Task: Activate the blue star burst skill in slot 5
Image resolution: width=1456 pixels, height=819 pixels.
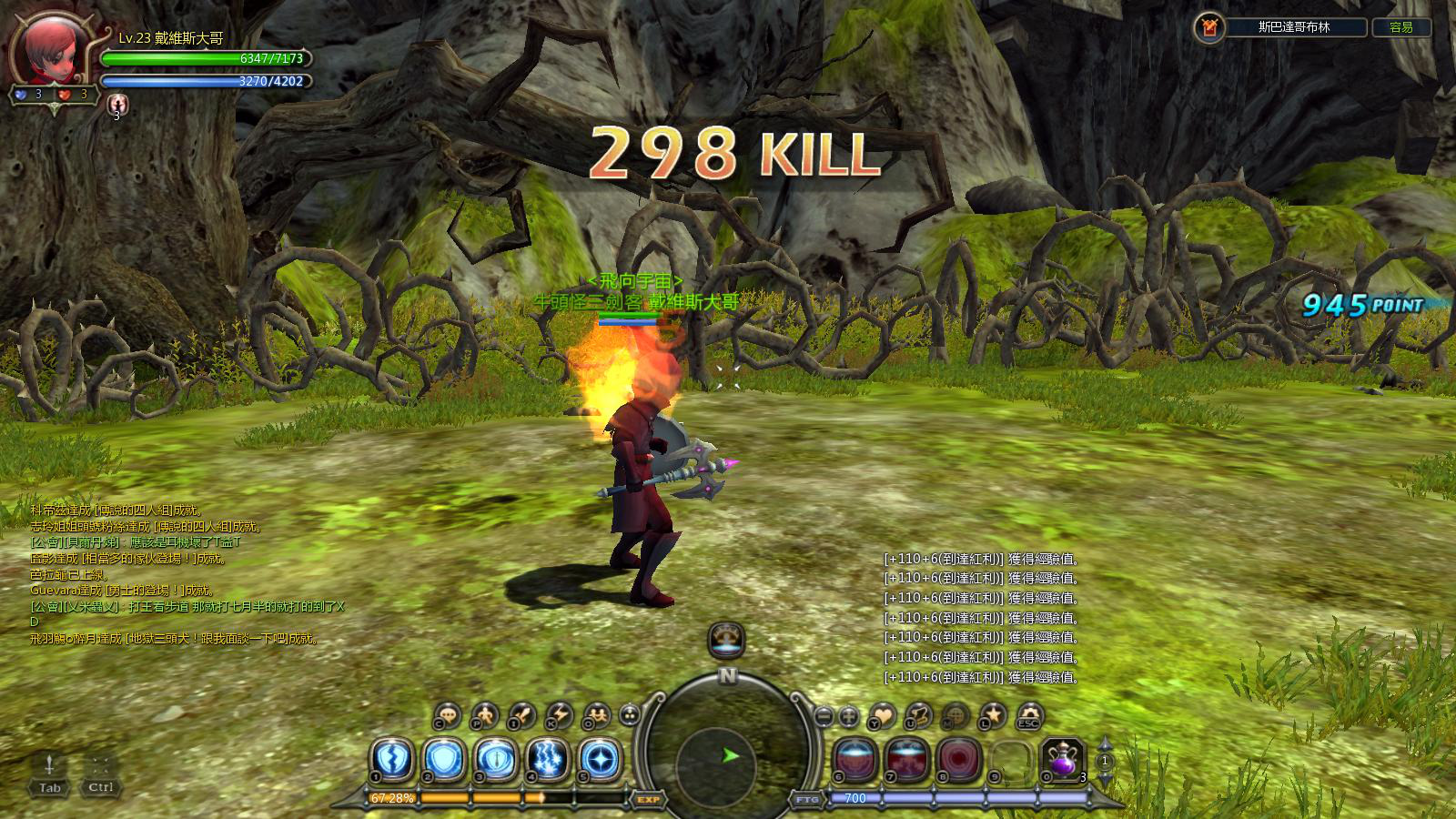Action: click(x=601, y=759)
